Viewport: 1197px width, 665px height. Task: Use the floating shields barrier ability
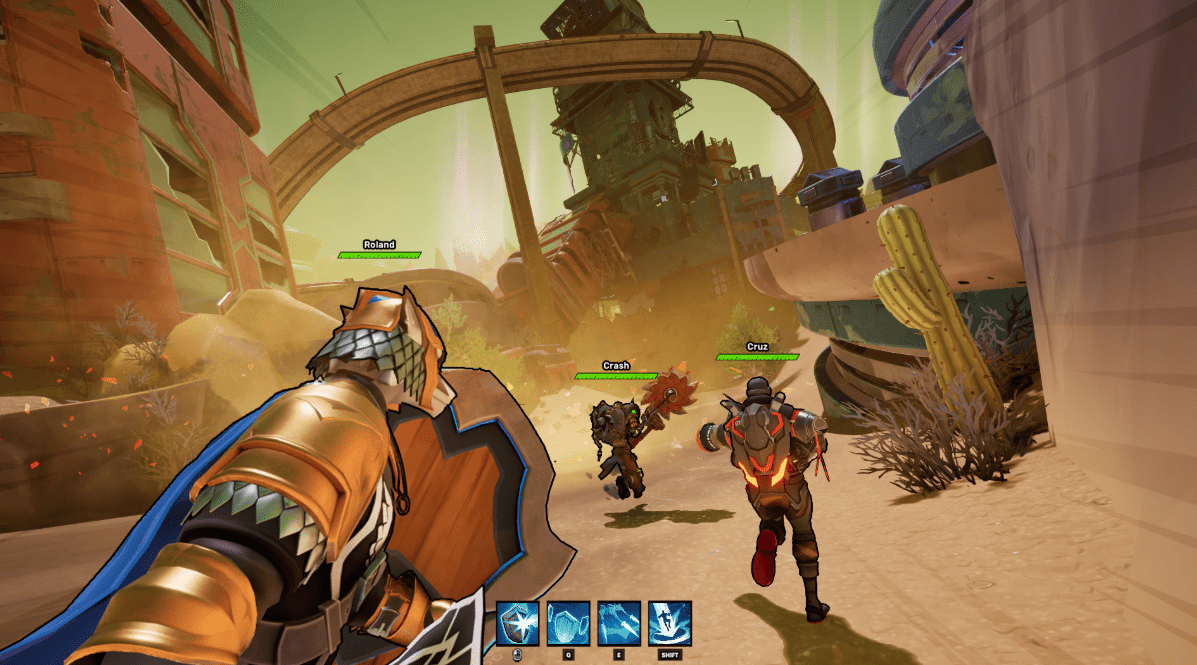click(x=568, y=623)
